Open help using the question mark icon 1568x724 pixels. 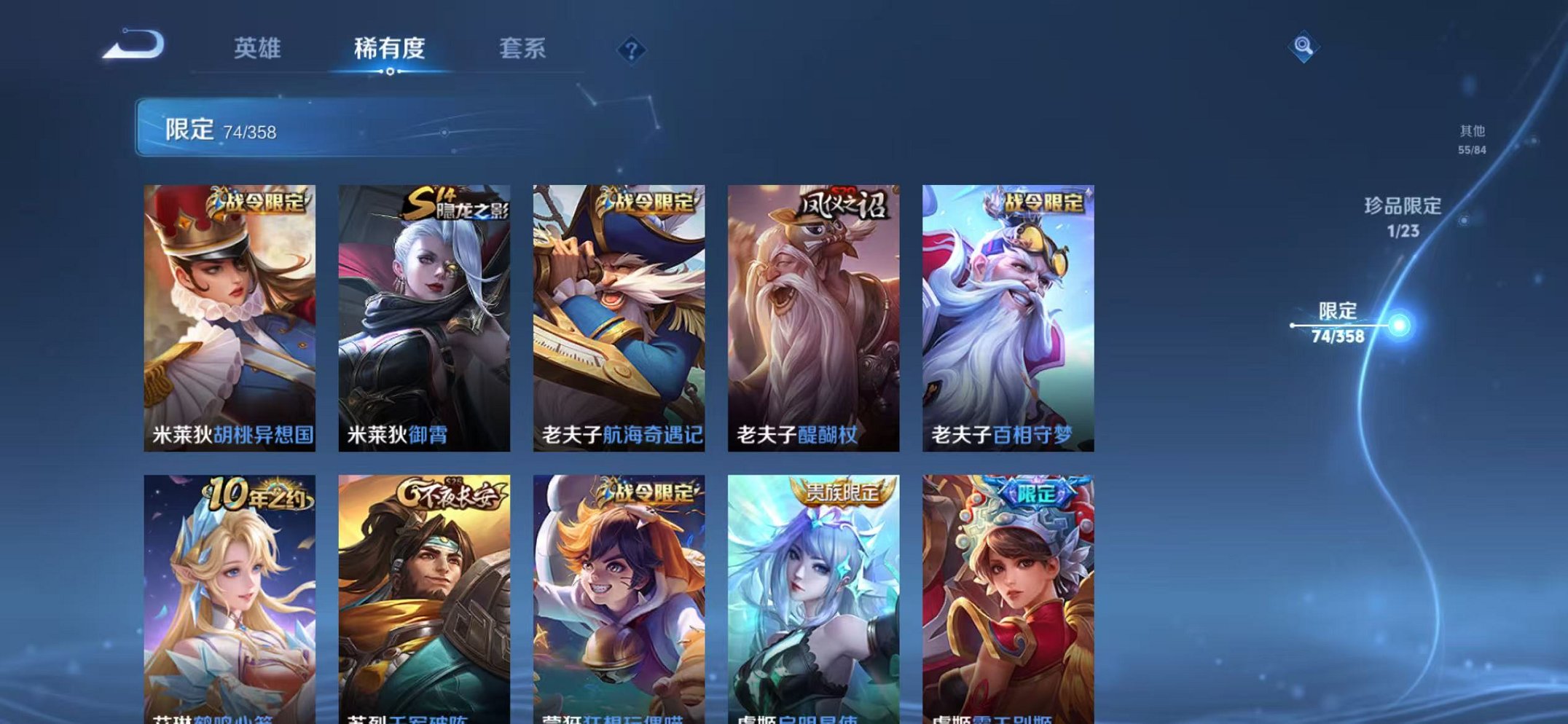(631, 50)
